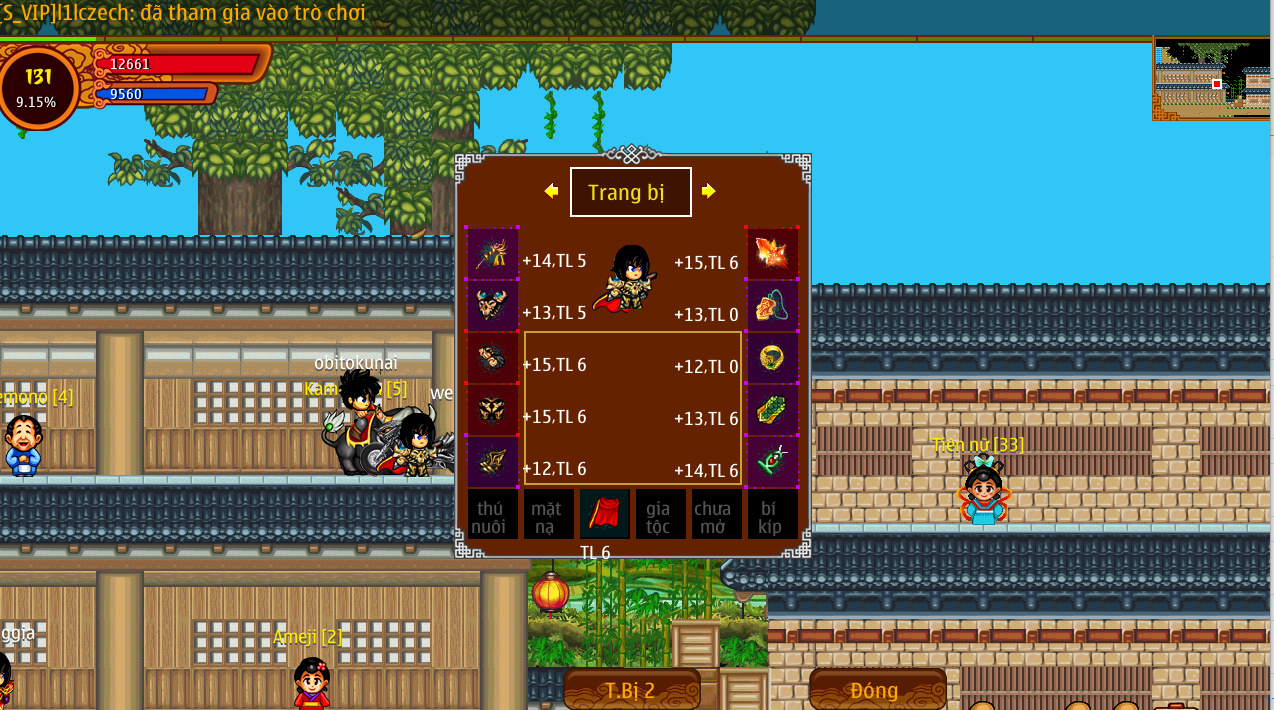This screenshot has height=710, width=1274.
Task: Select the red cape slot
Action: (604, 515)
